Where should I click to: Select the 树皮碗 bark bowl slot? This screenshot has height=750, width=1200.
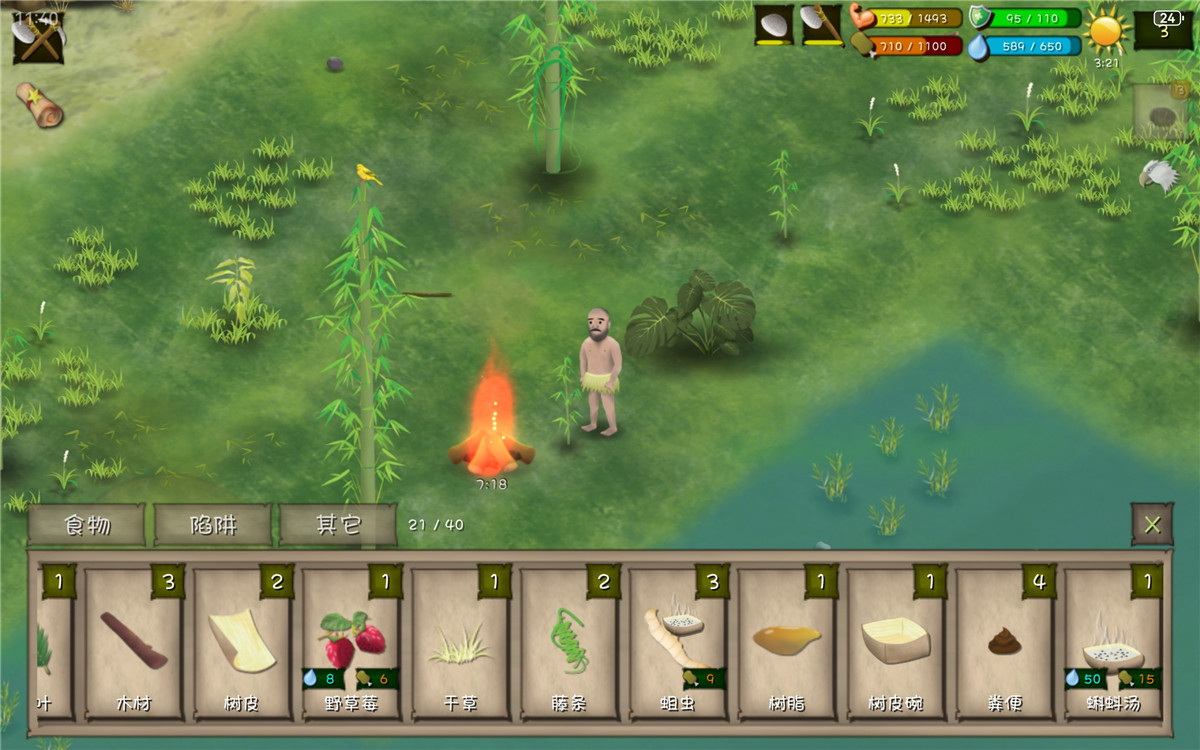(x=896, y=644)
